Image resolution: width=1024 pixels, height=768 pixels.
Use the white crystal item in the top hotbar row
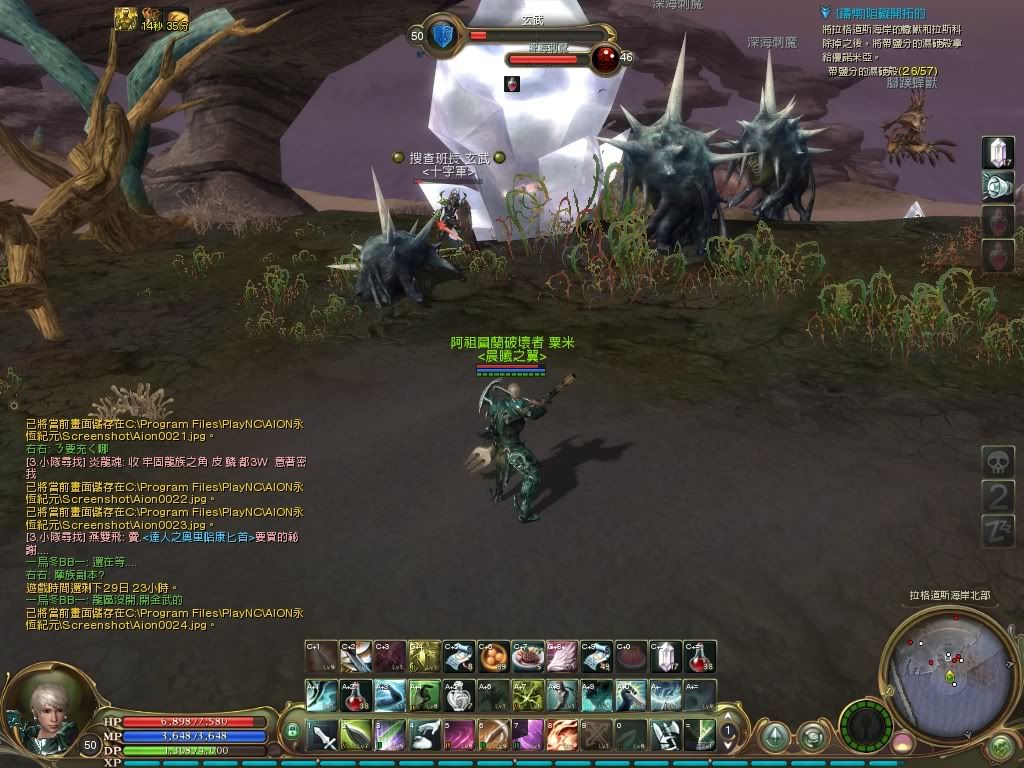point(666,657)
